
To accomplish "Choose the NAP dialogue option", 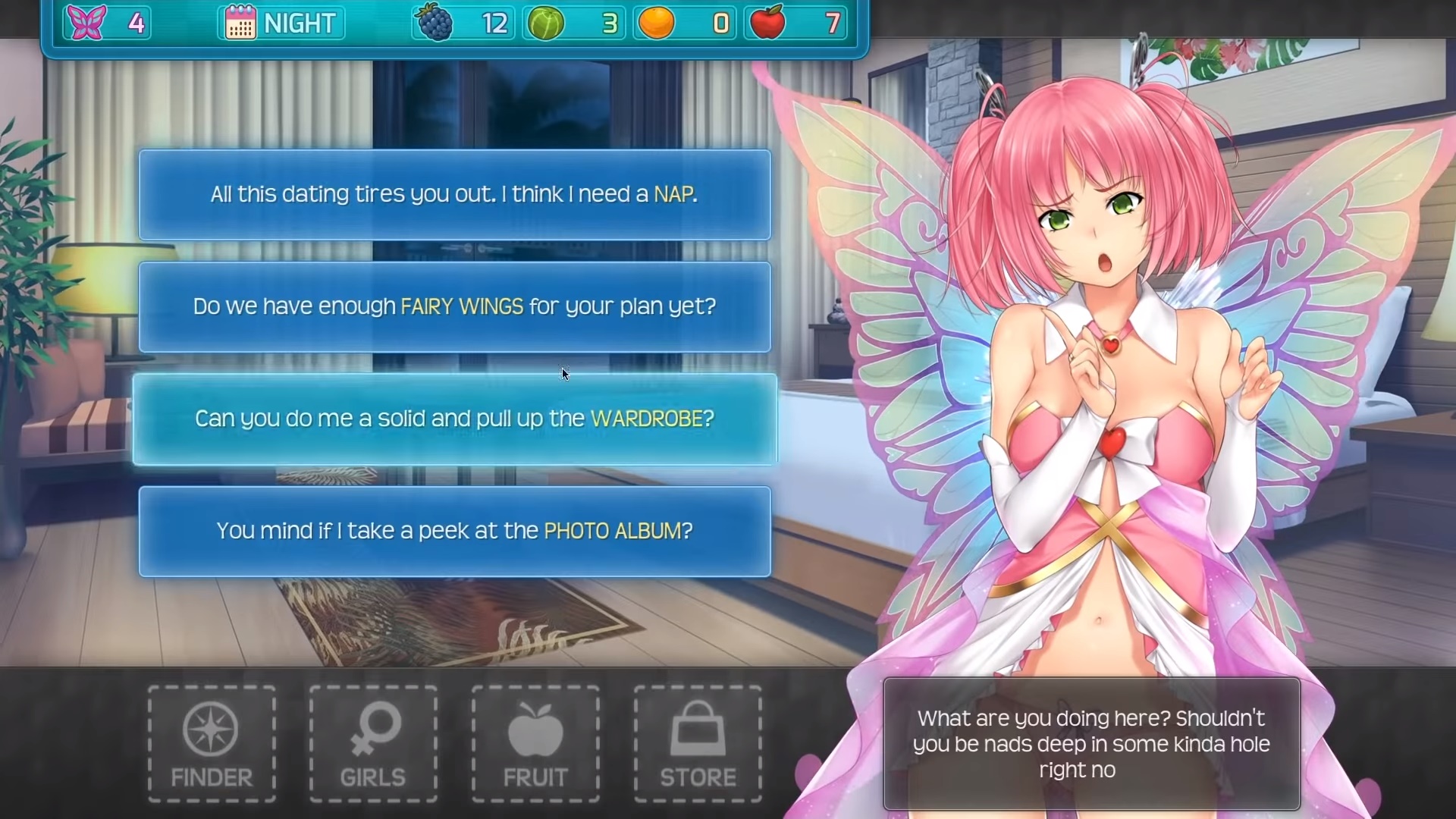I will 454,195.
